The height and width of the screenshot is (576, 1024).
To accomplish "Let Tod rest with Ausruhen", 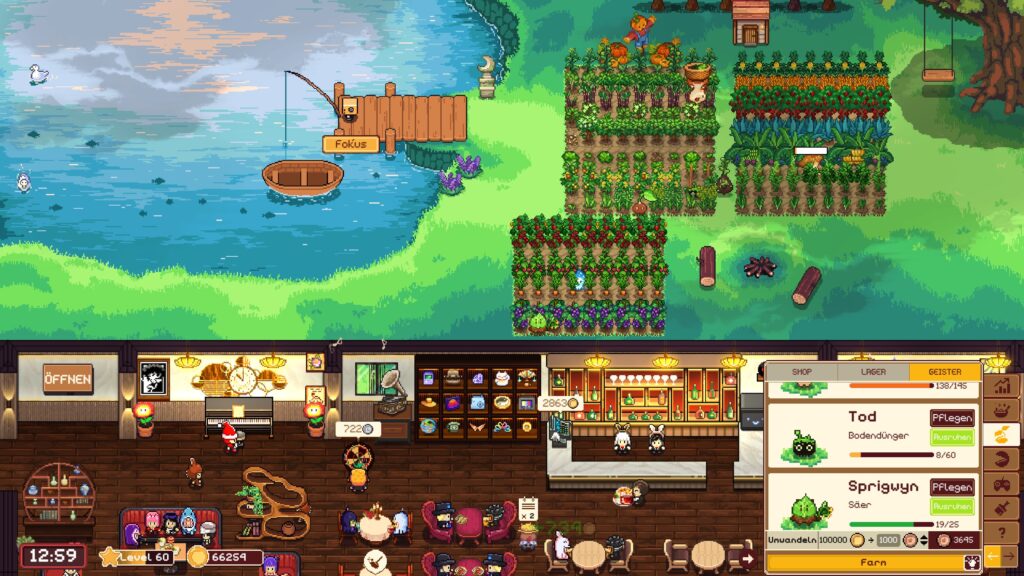I will coord(952,437).
